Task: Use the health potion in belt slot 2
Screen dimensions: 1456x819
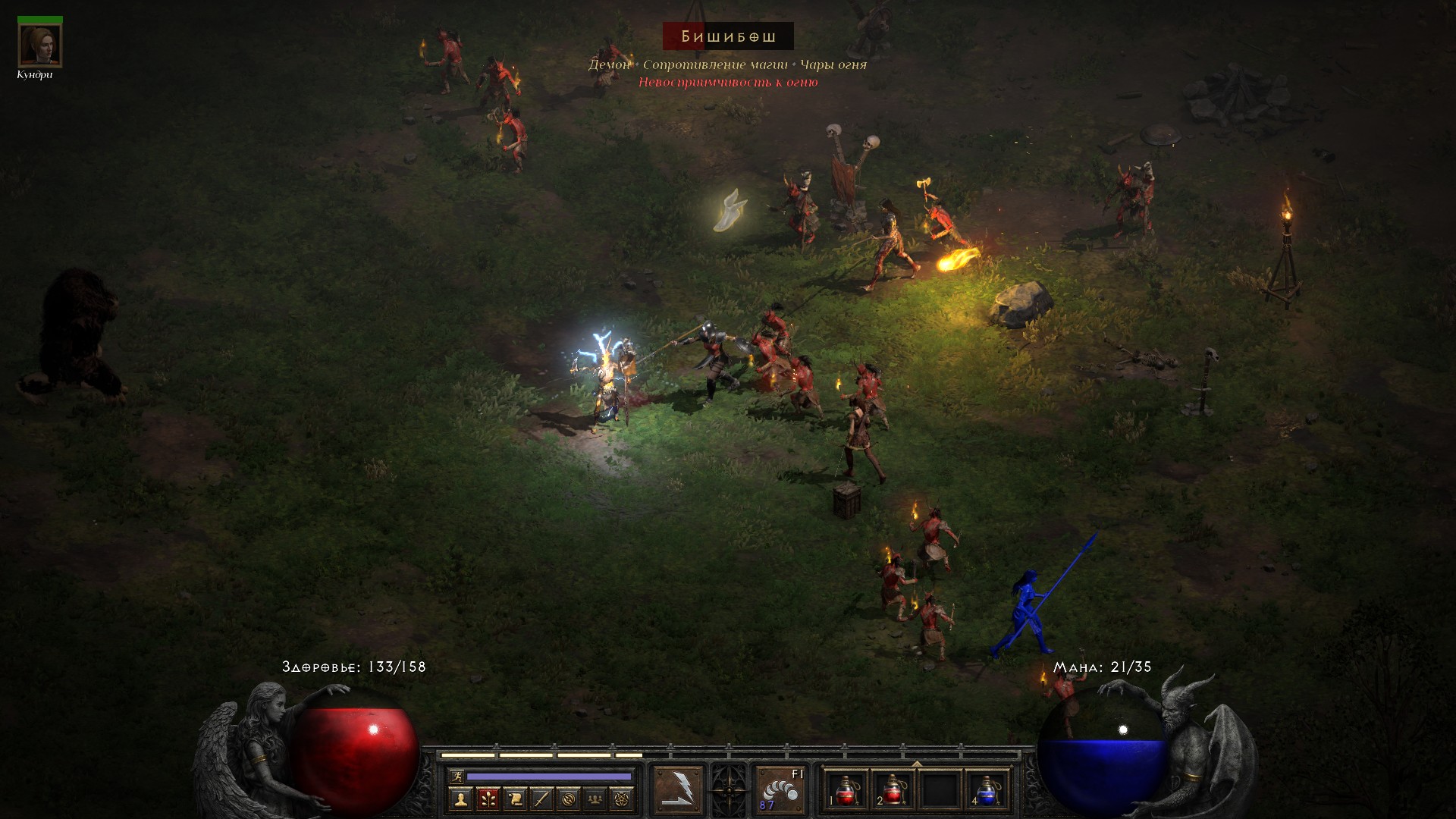Action: tap(893, 790)
